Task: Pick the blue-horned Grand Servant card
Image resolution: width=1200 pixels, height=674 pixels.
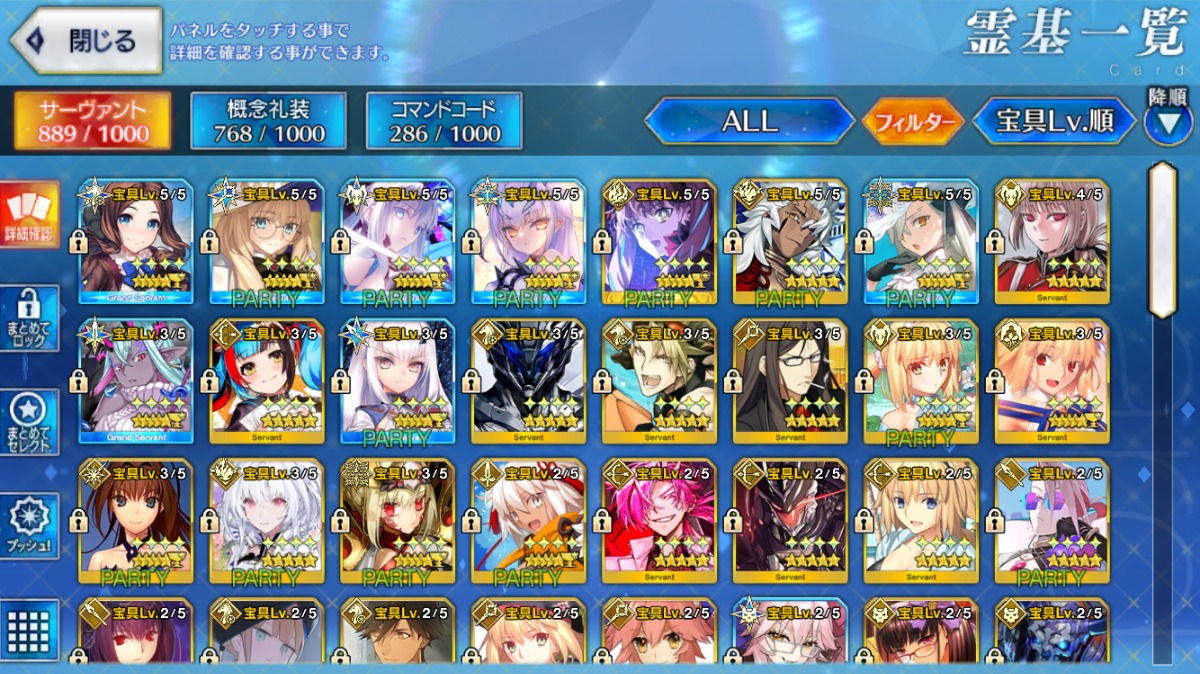Action: [136, 382]
